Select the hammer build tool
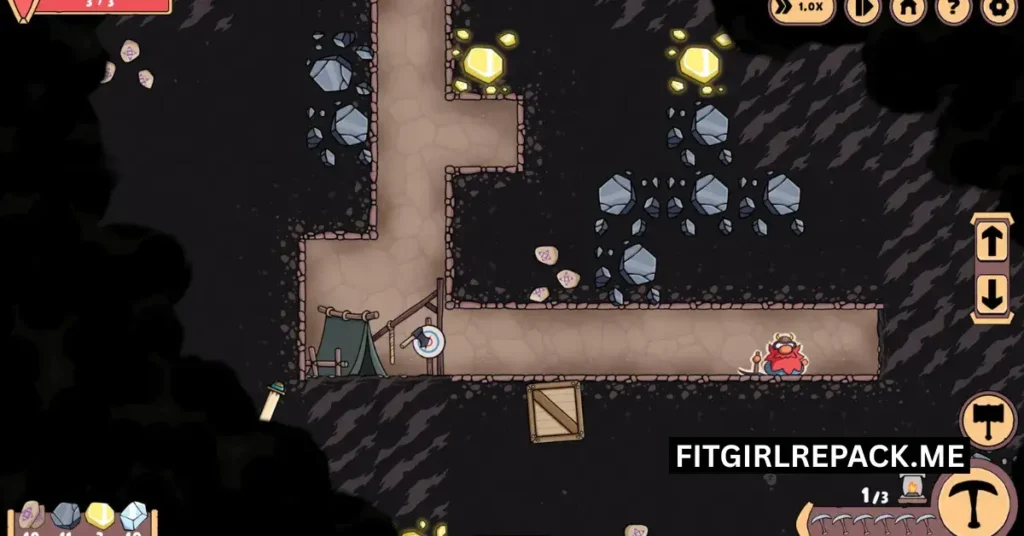The width and height of the screenshot is (1024, 536). point(987,418)
